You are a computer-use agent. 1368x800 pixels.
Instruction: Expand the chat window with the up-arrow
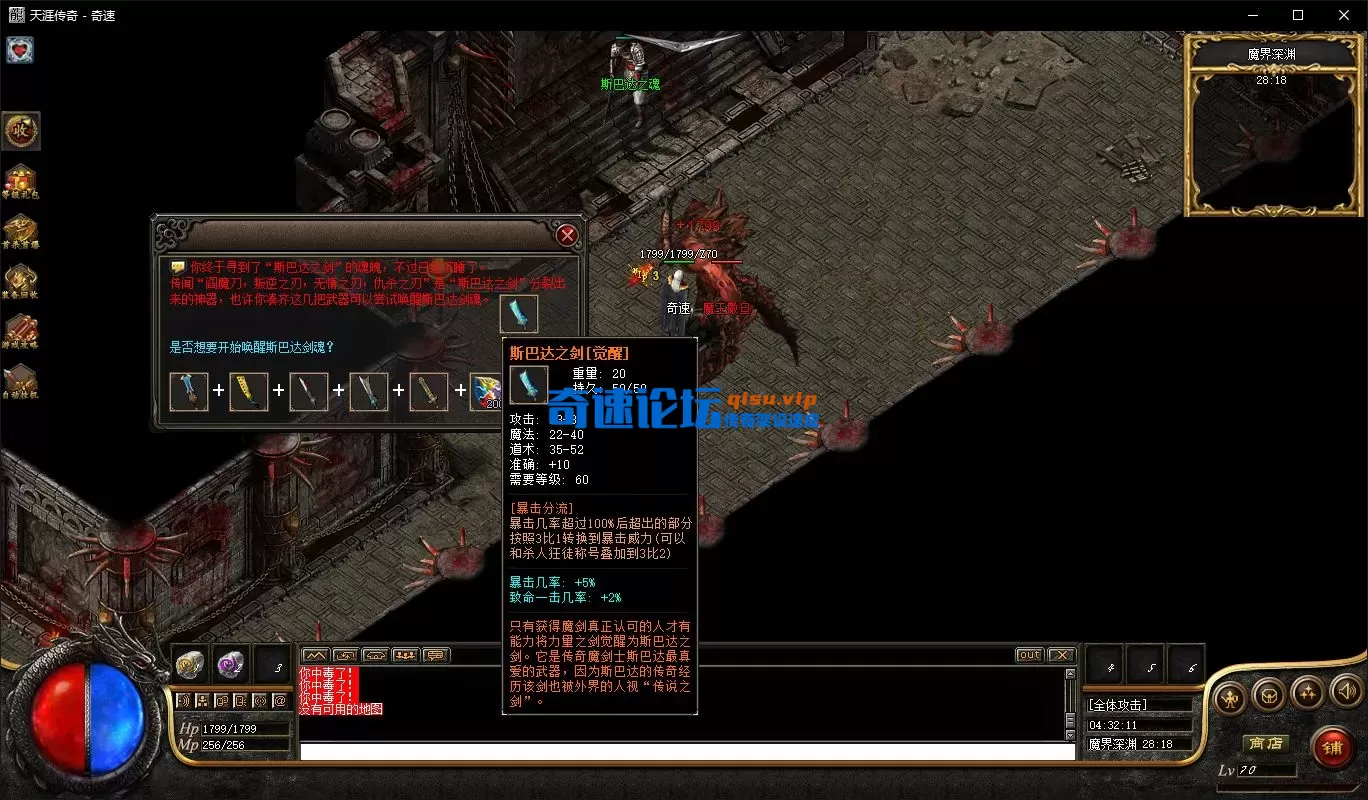[x=317, y=654]
